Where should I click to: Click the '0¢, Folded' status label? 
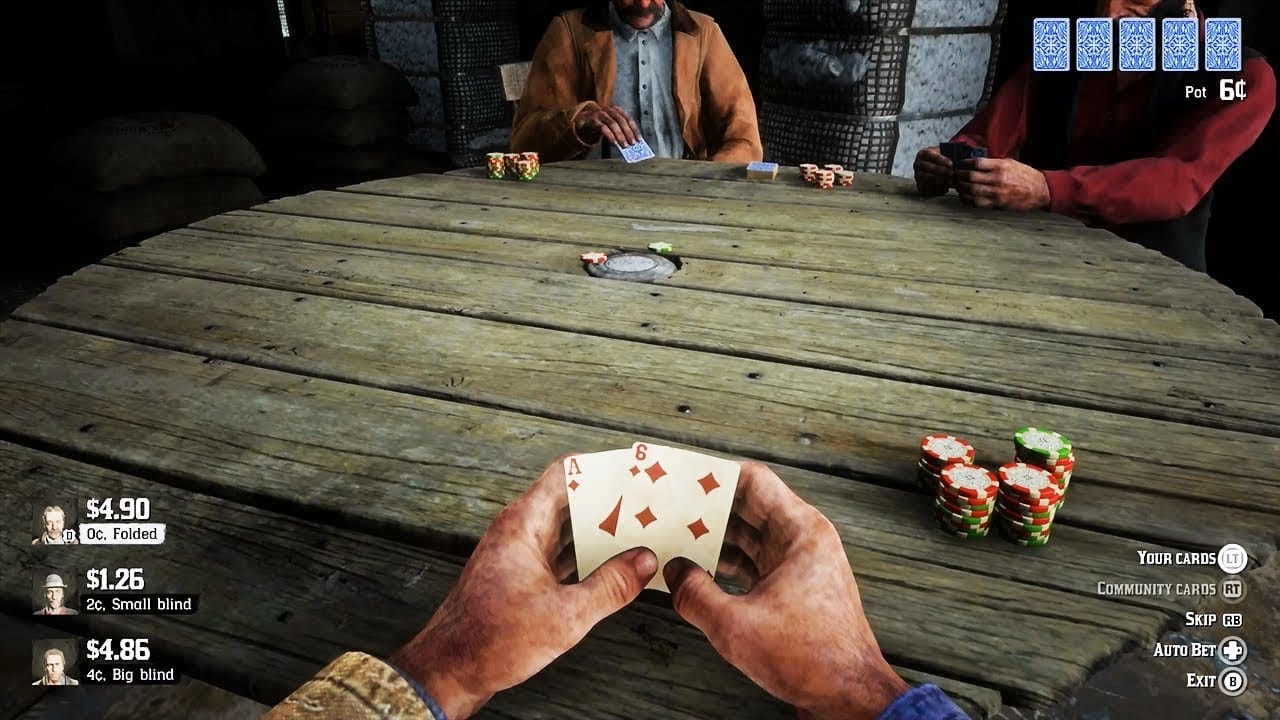tap(122, 534)
